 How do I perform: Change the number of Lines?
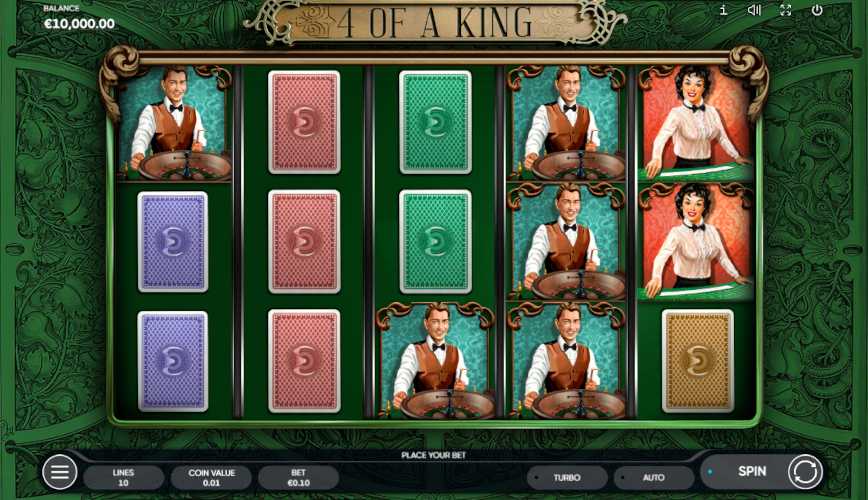point(123,477)
